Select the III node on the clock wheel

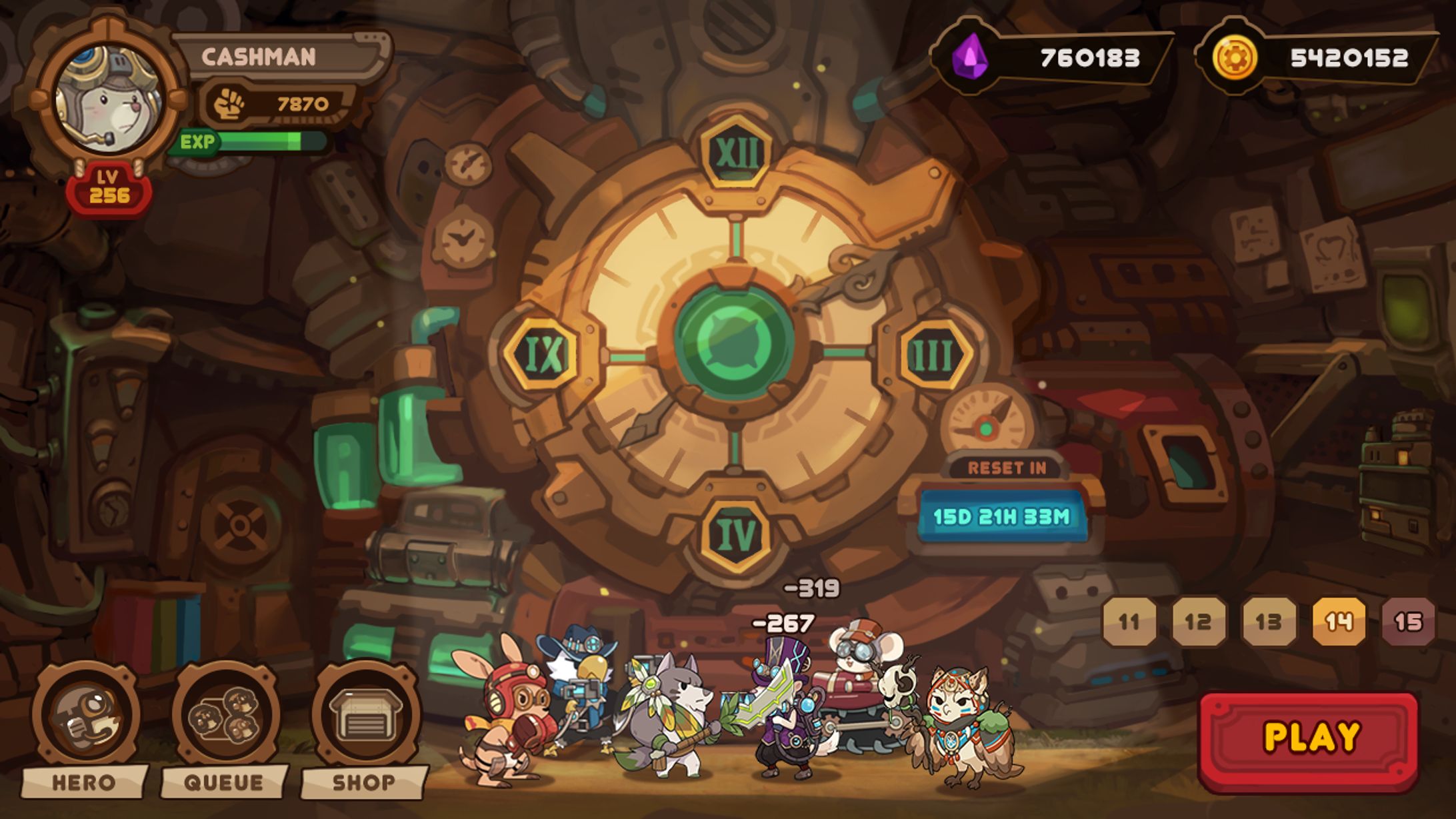click(933, 355)
